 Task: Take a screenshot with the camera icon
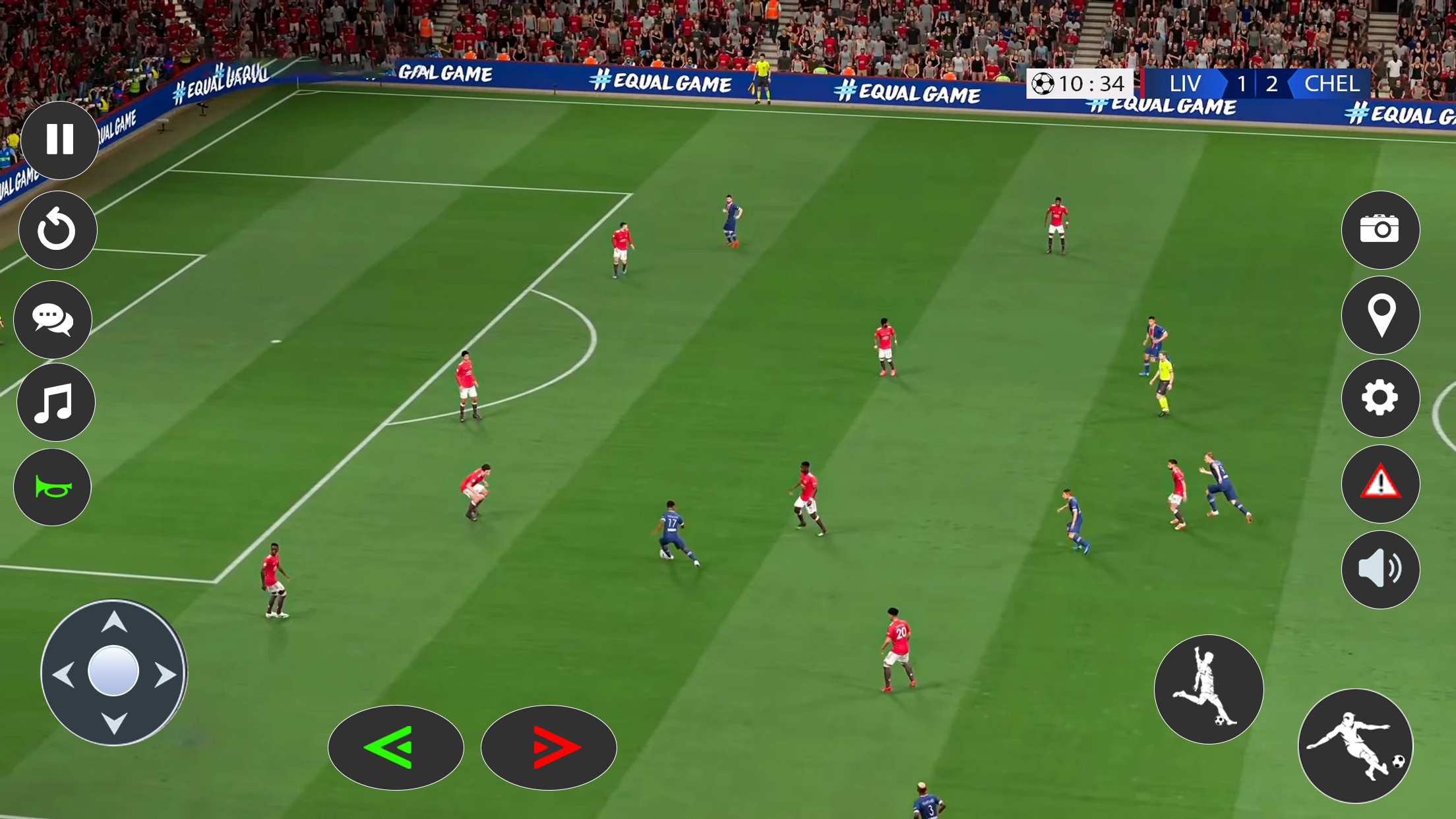pos(1380,229)
